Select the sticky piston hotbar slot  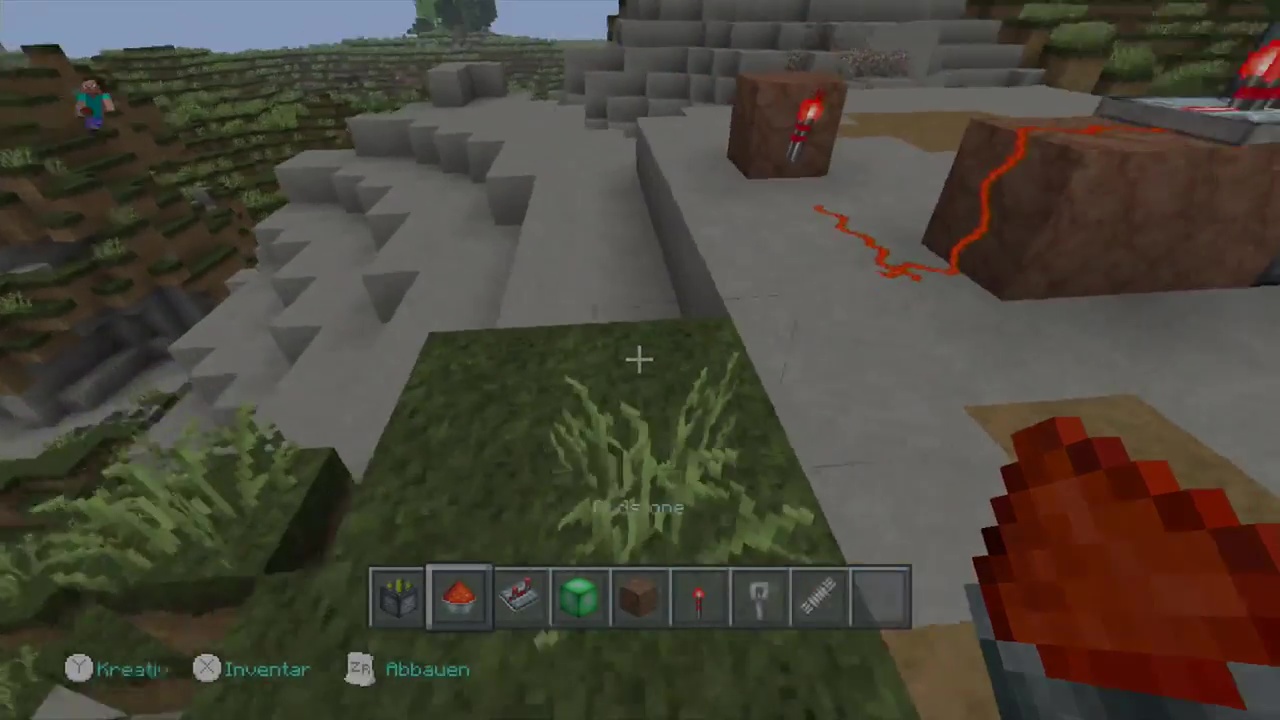pyautogui.click(x=399, y=598)
